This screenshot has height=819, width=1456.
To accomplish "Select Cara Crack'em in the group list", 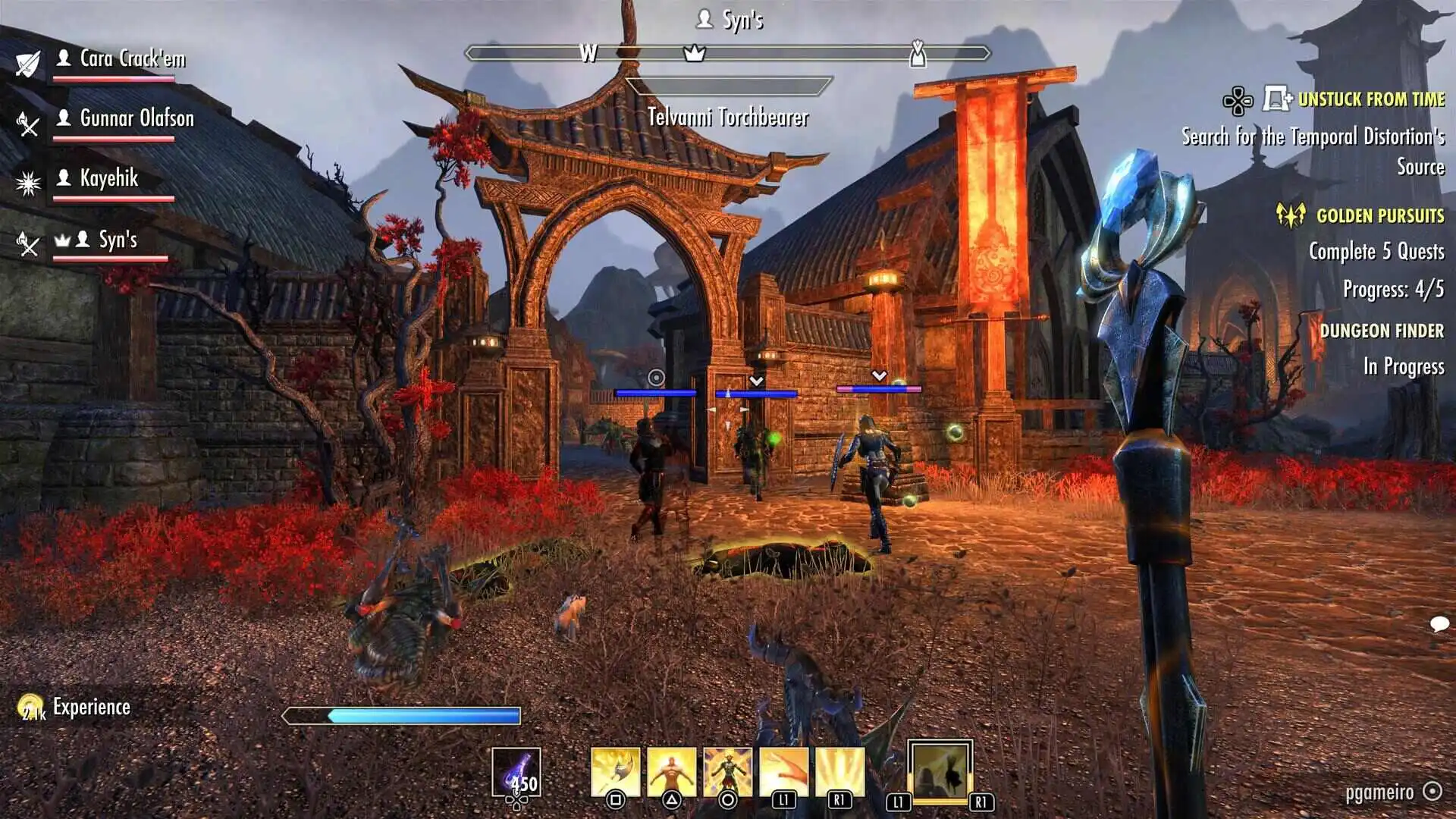I will tap(132, 59).
